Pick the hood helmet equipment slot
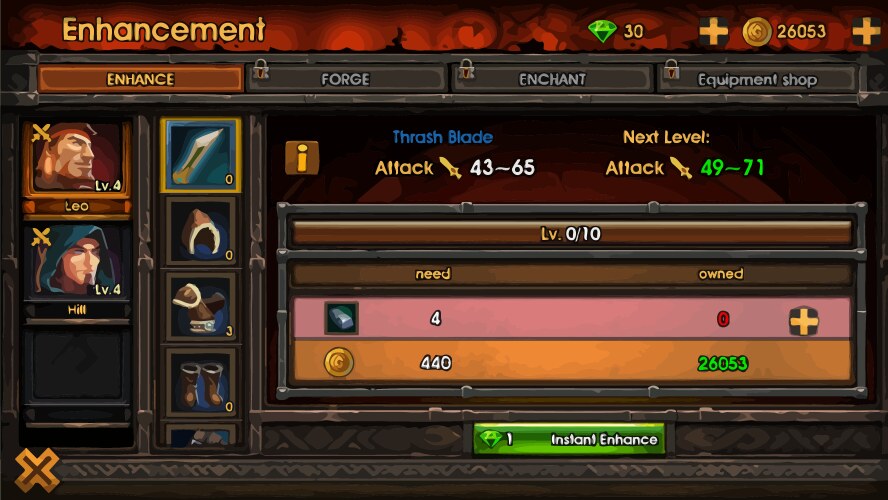Image resolution: width=888 pixels, height=500 pixels. coord(200,230)
